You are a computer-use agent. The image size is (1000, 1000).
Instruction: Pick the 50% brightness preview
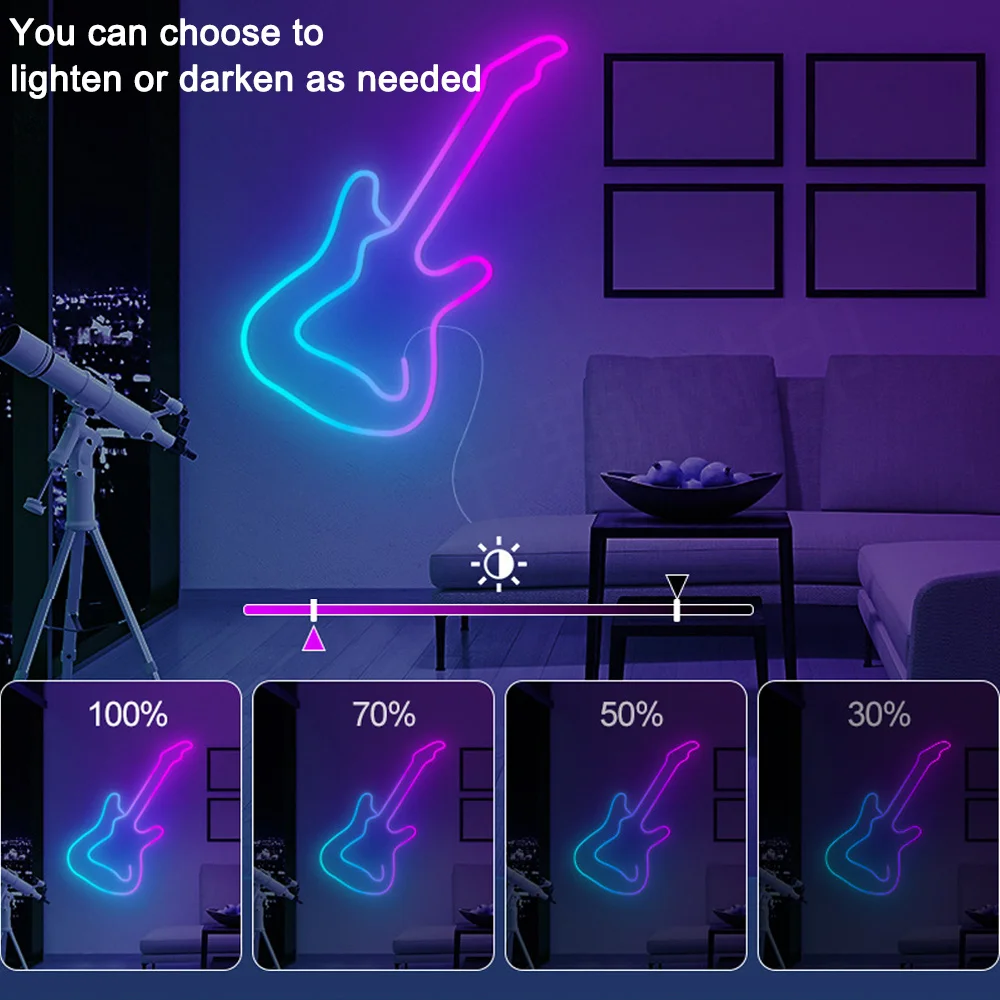pos(626,825)
